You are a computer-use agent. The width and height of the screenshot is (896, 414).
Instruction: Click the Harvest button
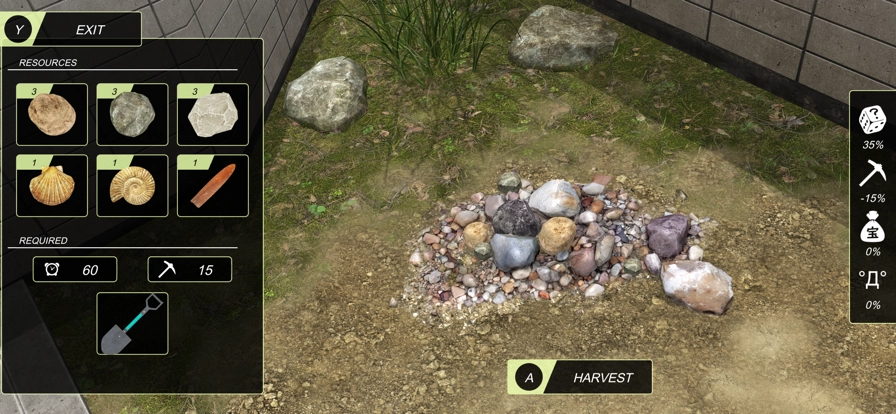click(580, 377)
